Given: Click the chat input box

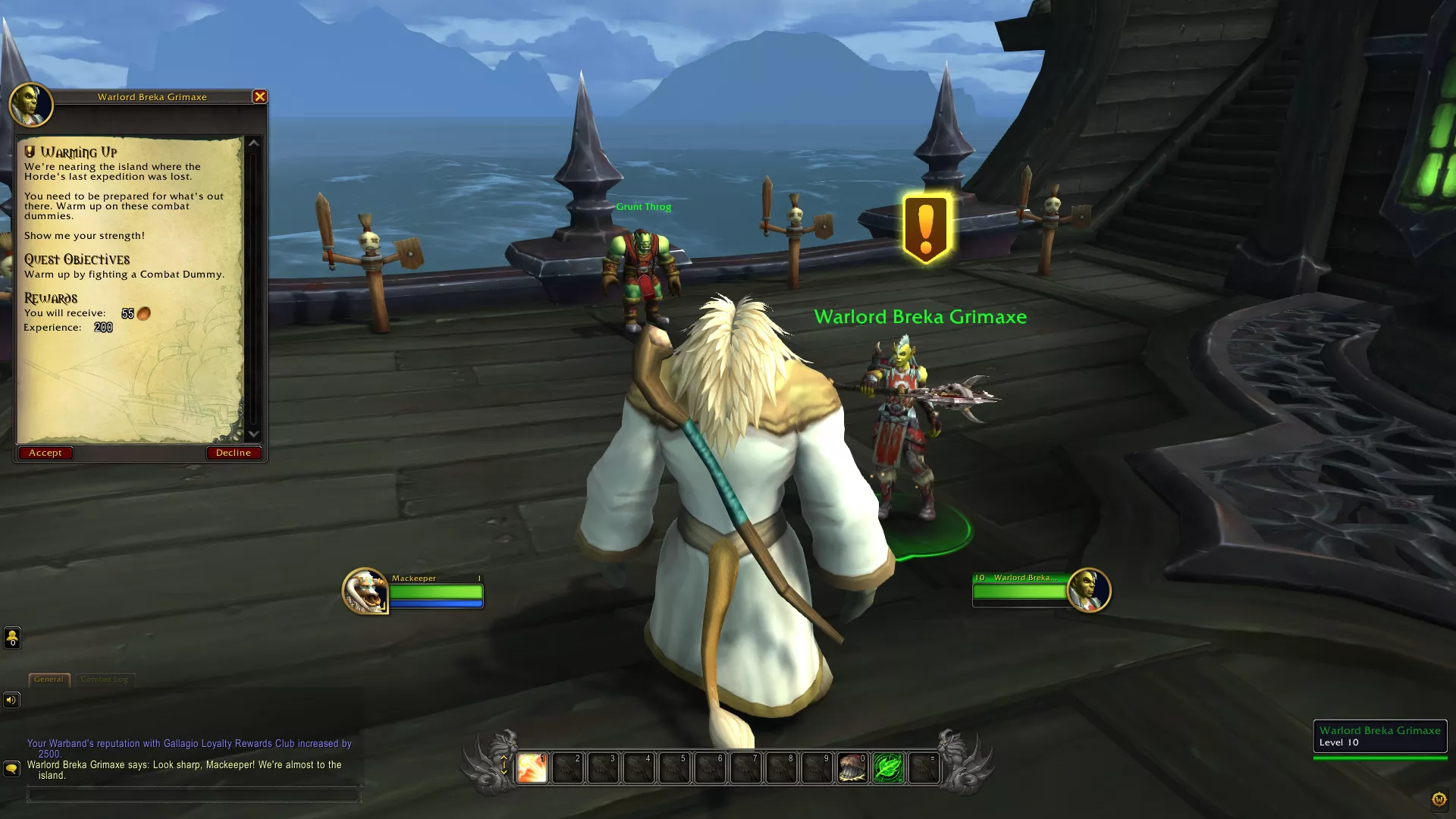Looking at the screenshot, I should coord(193,795).
